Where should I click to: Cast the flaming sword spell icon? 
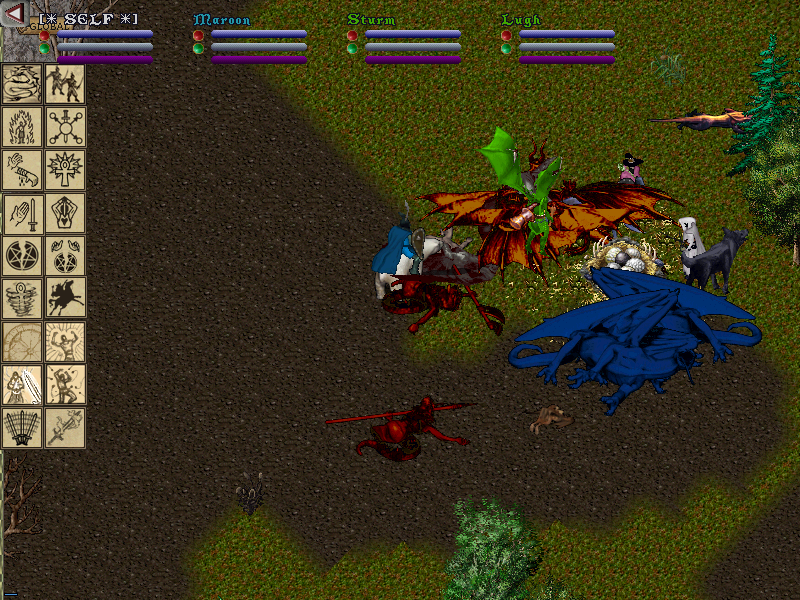(65, 428)
